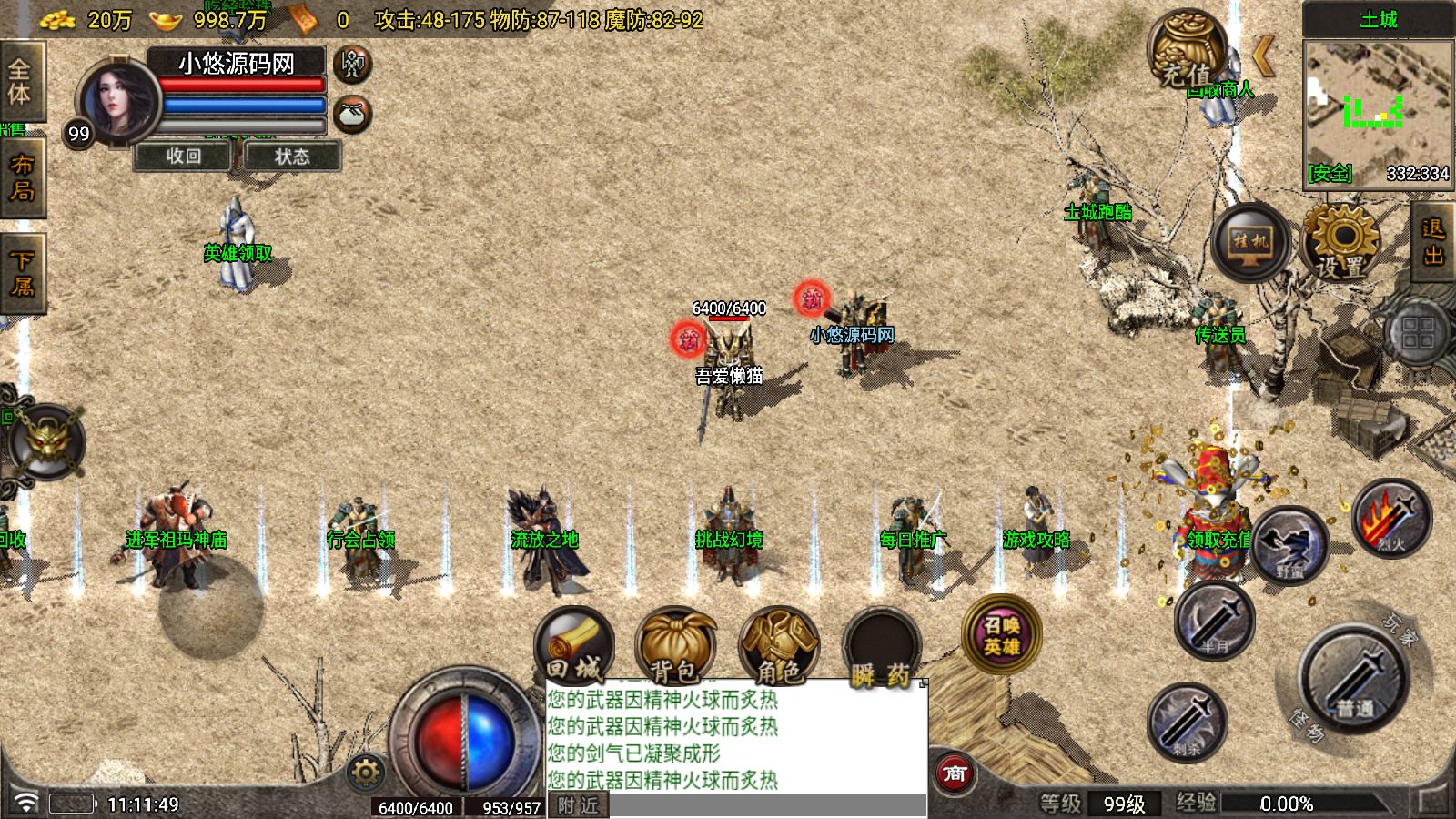Use the 回城 return scroll

pyautogui.click(x=574, y=645)
